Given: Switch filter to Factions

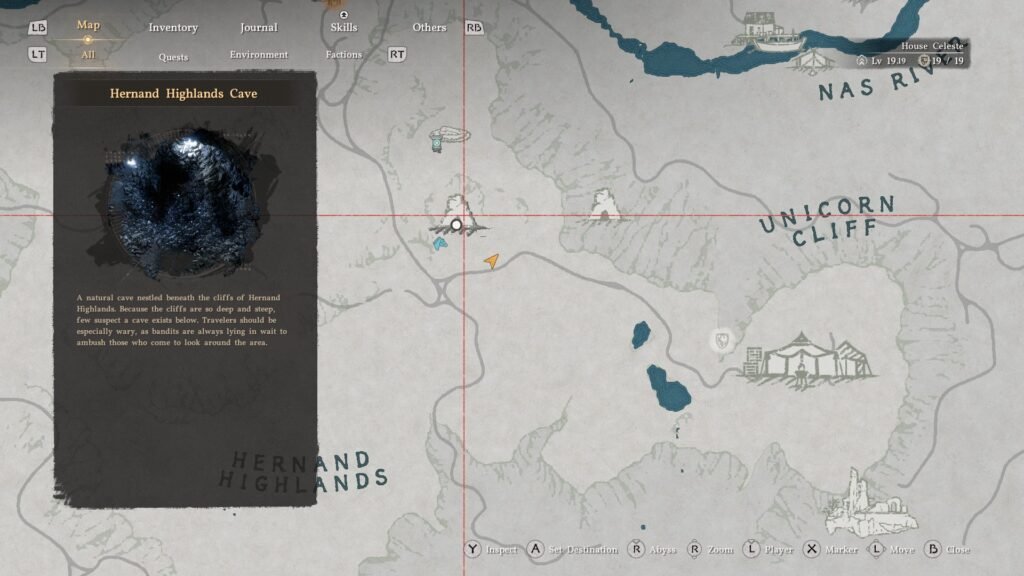Looking at the screenshot, I should pyautogui.click(x=343, y=55).
